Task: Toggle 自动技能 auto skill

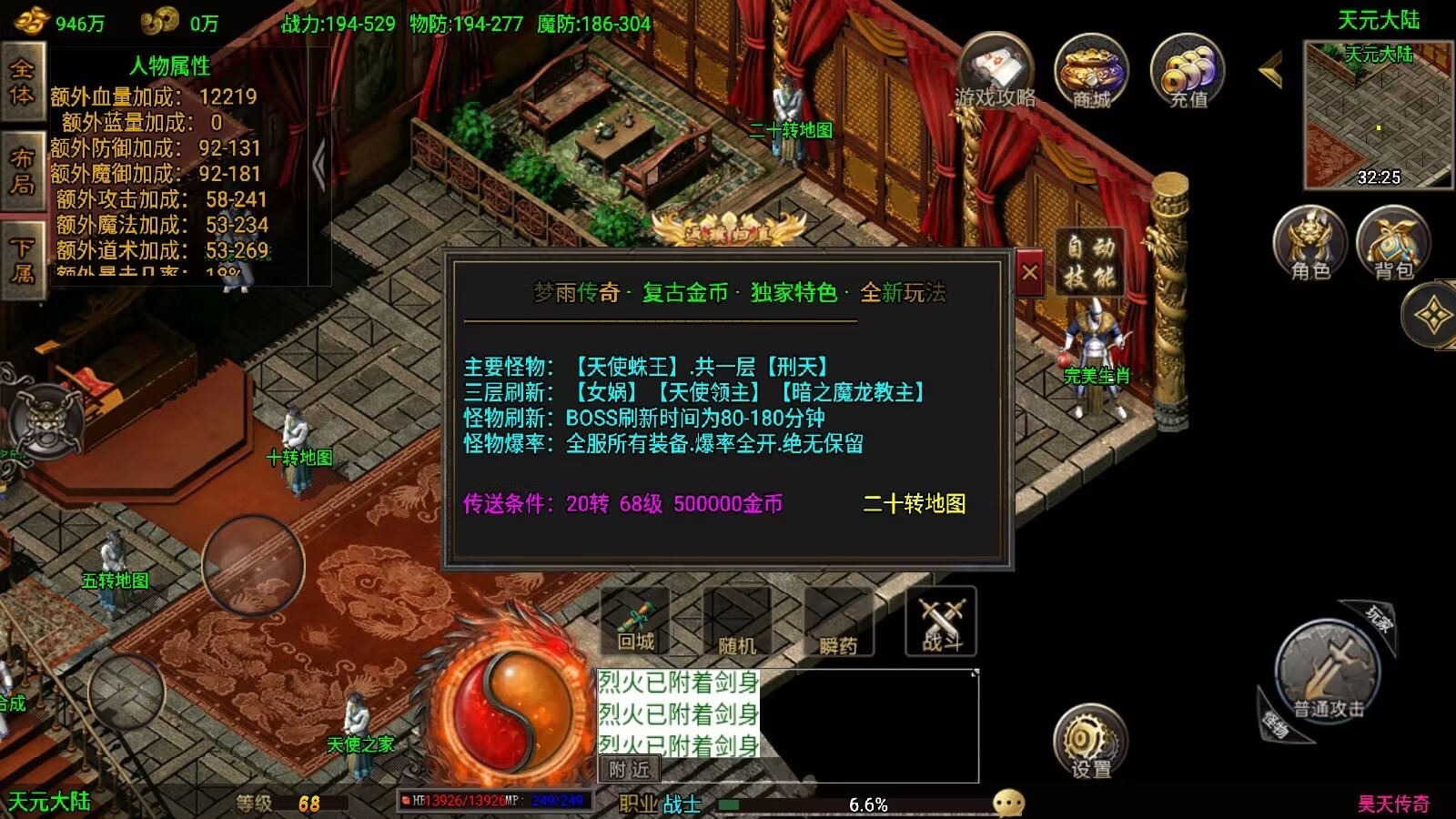Action: pos(1090,261)
